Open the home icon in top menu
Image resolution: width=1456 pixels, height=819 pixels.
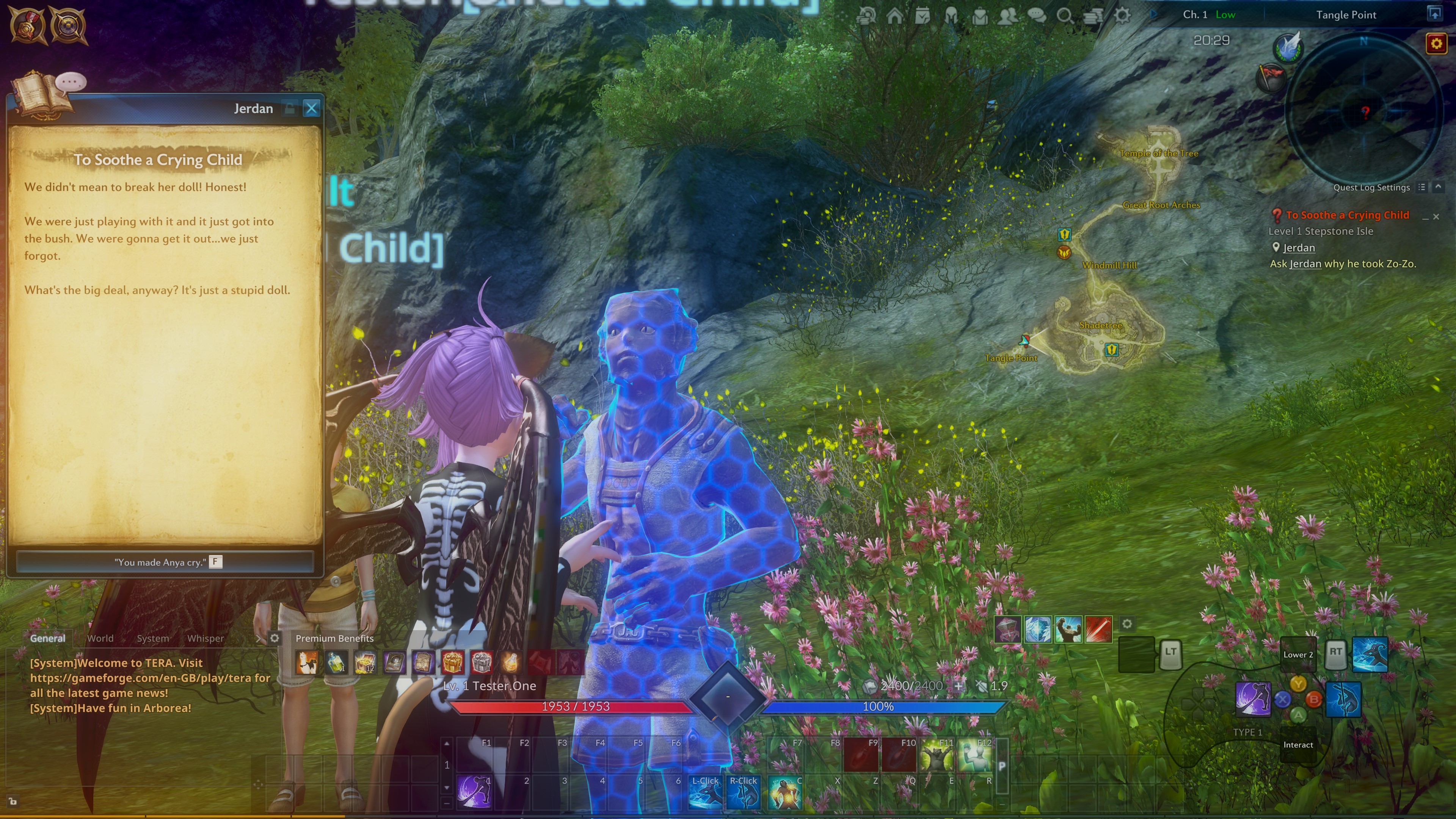895,15
